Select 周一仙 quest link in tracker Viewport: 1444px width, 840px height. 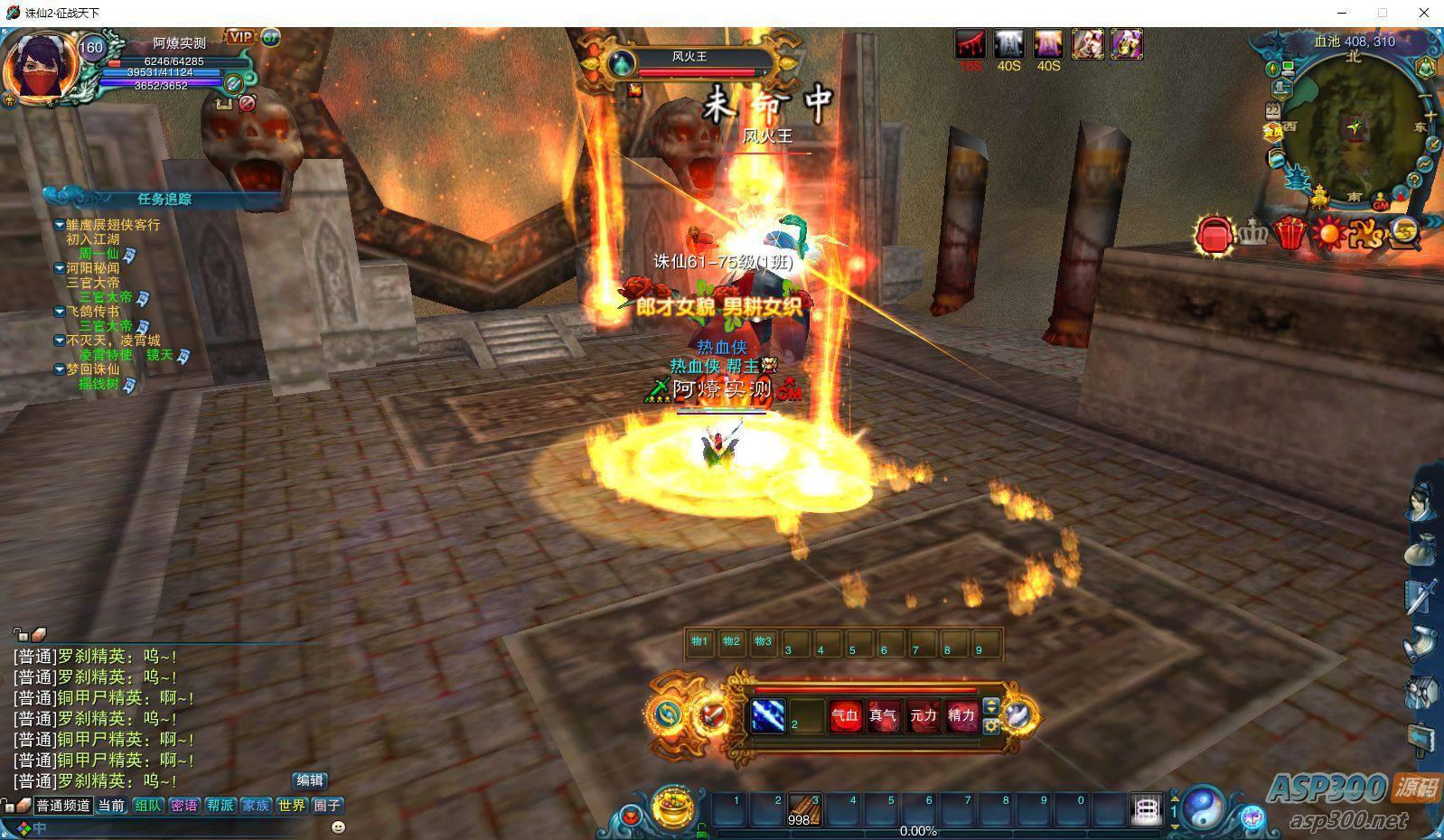pos(98,254)
